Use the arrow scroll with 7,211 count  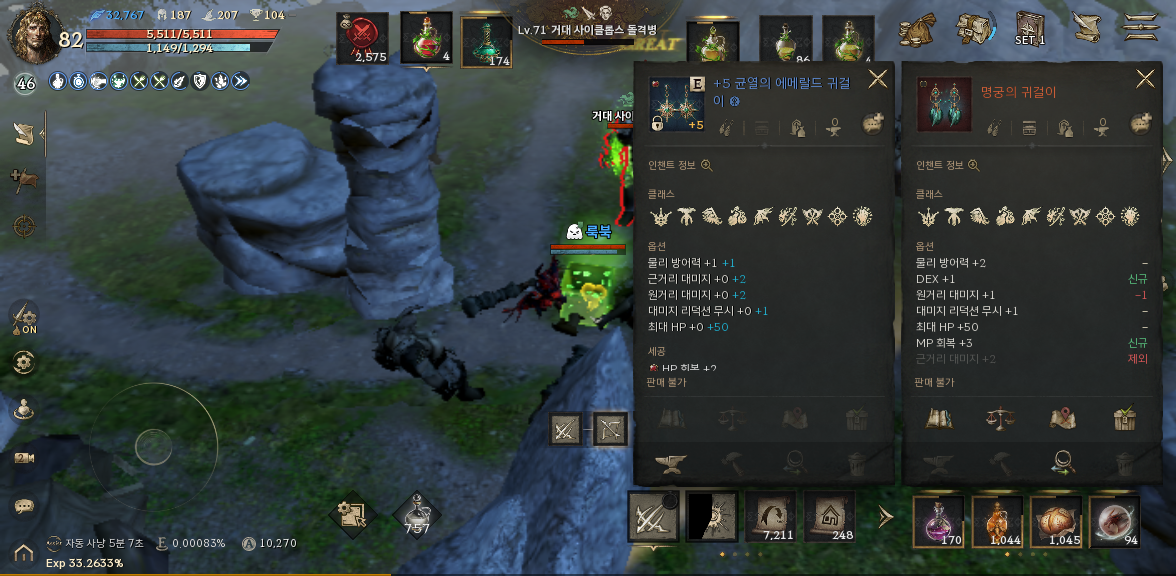[770, 517]
